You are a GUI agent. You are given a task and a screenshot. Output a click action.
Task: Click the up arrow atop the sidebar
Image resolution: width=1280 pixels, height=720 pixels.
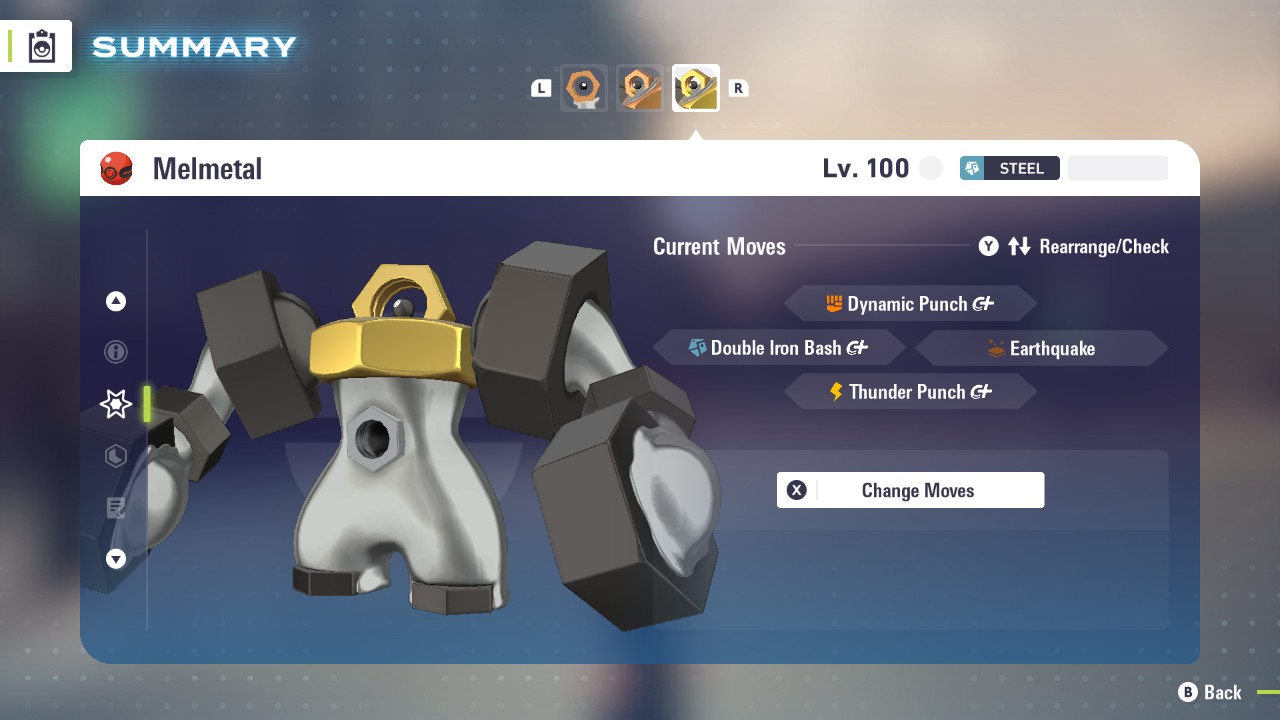[x=115, y=300]
